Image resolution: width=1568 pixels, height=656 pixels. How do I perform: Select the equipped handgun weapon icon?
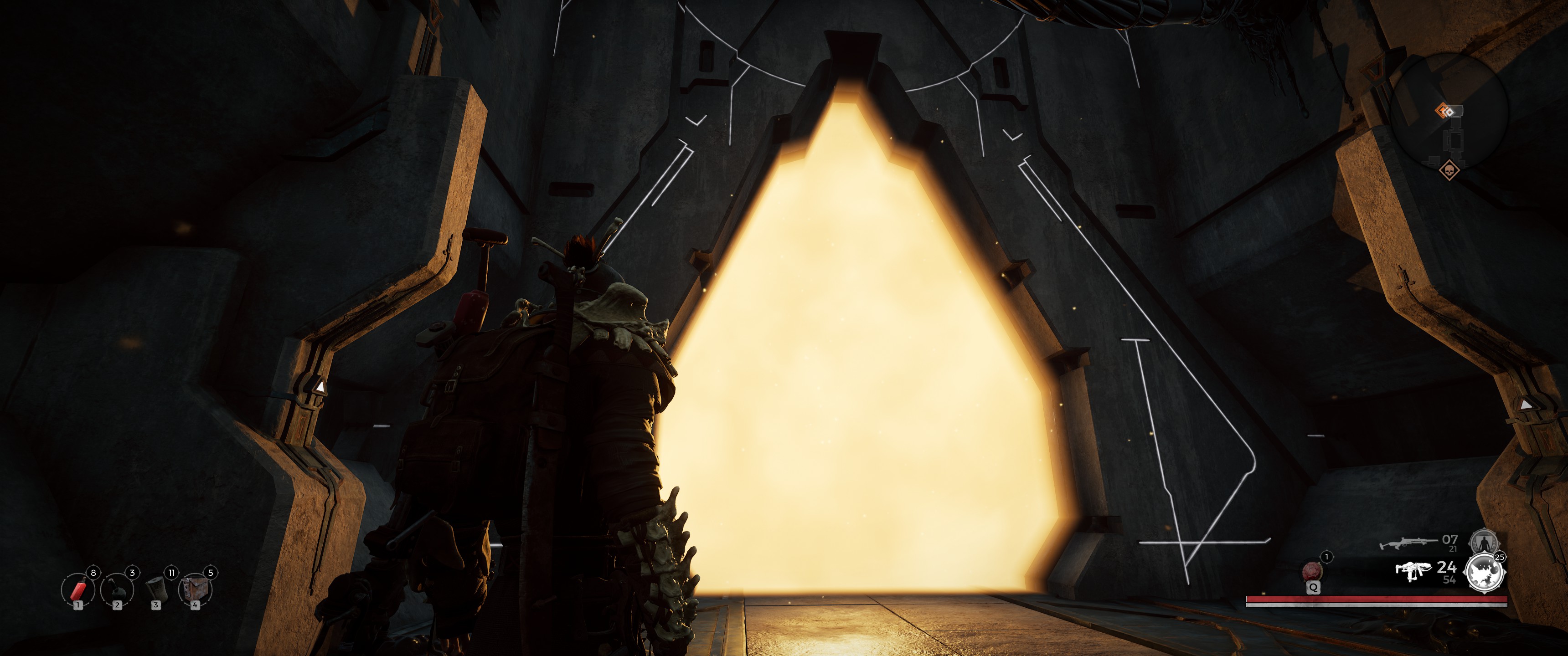point(1413,571)
